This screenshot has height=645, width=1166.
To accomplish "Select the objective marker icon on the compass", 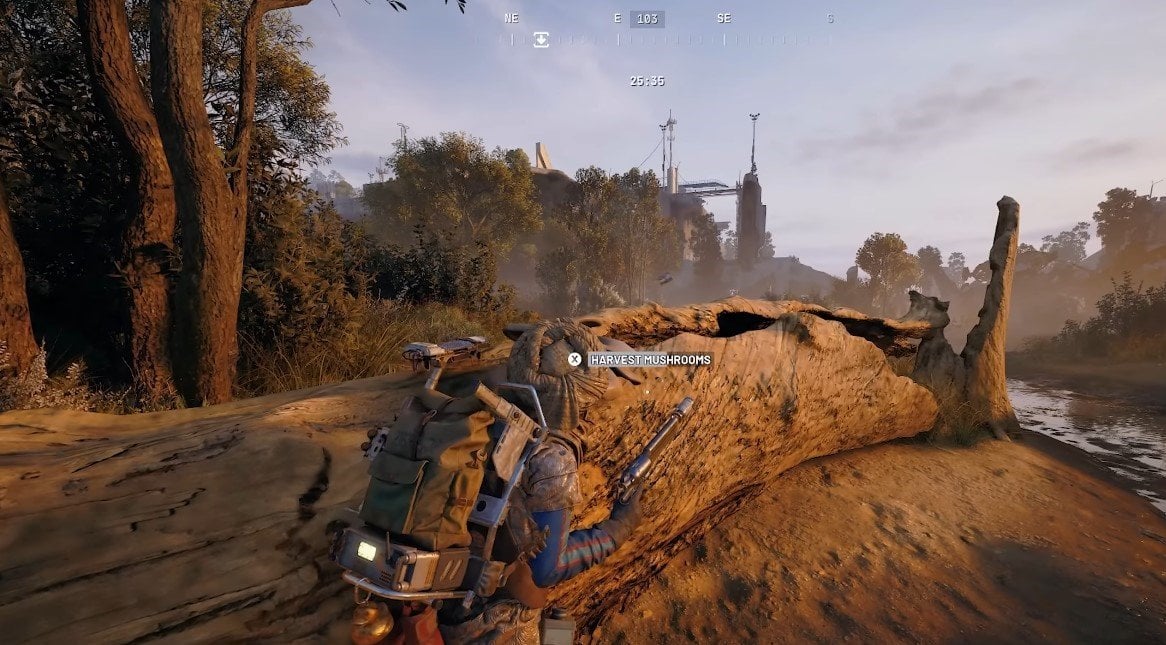I will coord(541,39).
